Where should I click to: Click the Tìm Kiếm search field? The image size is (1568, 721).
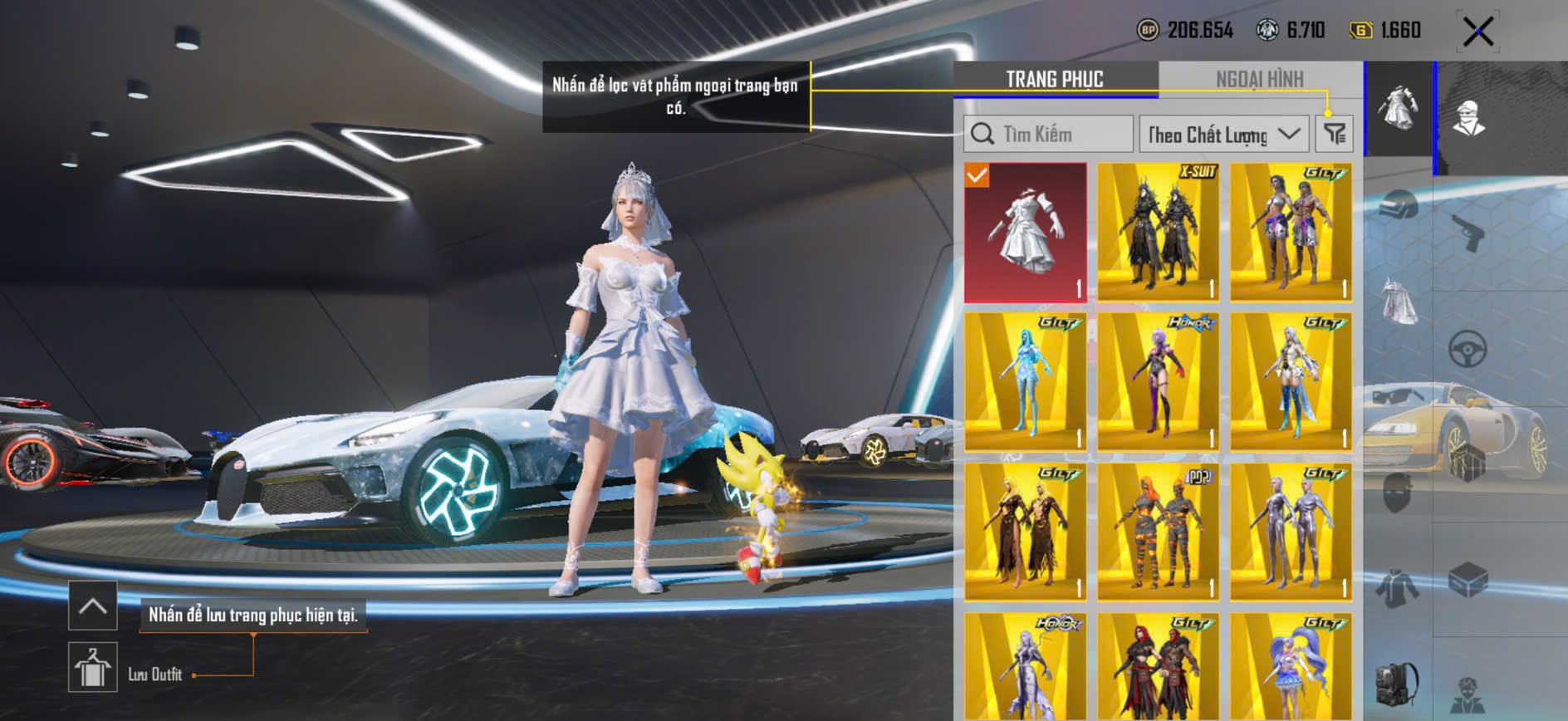1048,134
